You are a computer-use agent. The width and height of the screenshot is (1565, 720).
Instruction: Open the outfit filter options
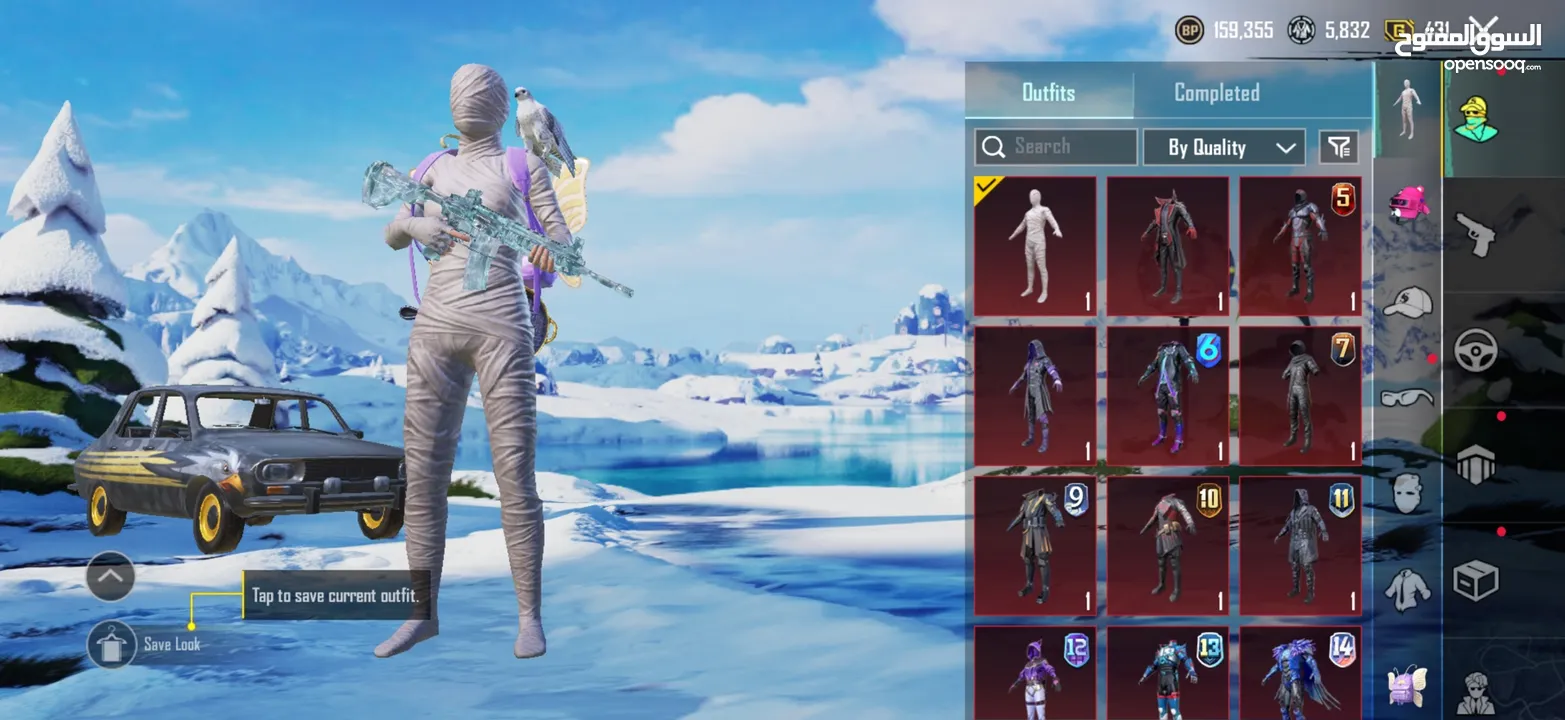pyautogui.click(x=1338, y=148)
